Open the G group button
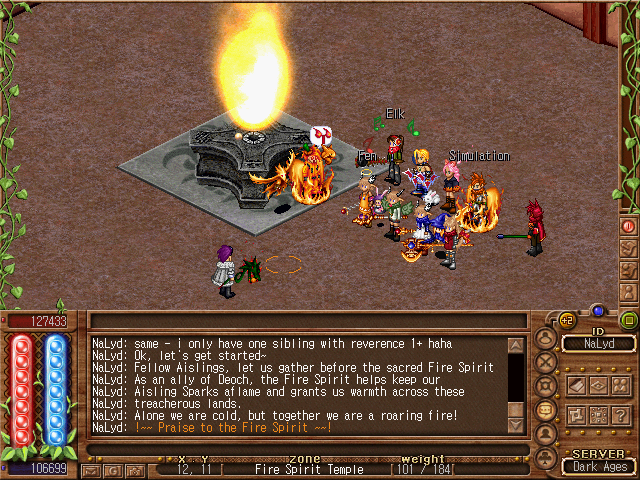Viewport: 640px width, 480px height. pyautogui.click(x=112, y=470)
